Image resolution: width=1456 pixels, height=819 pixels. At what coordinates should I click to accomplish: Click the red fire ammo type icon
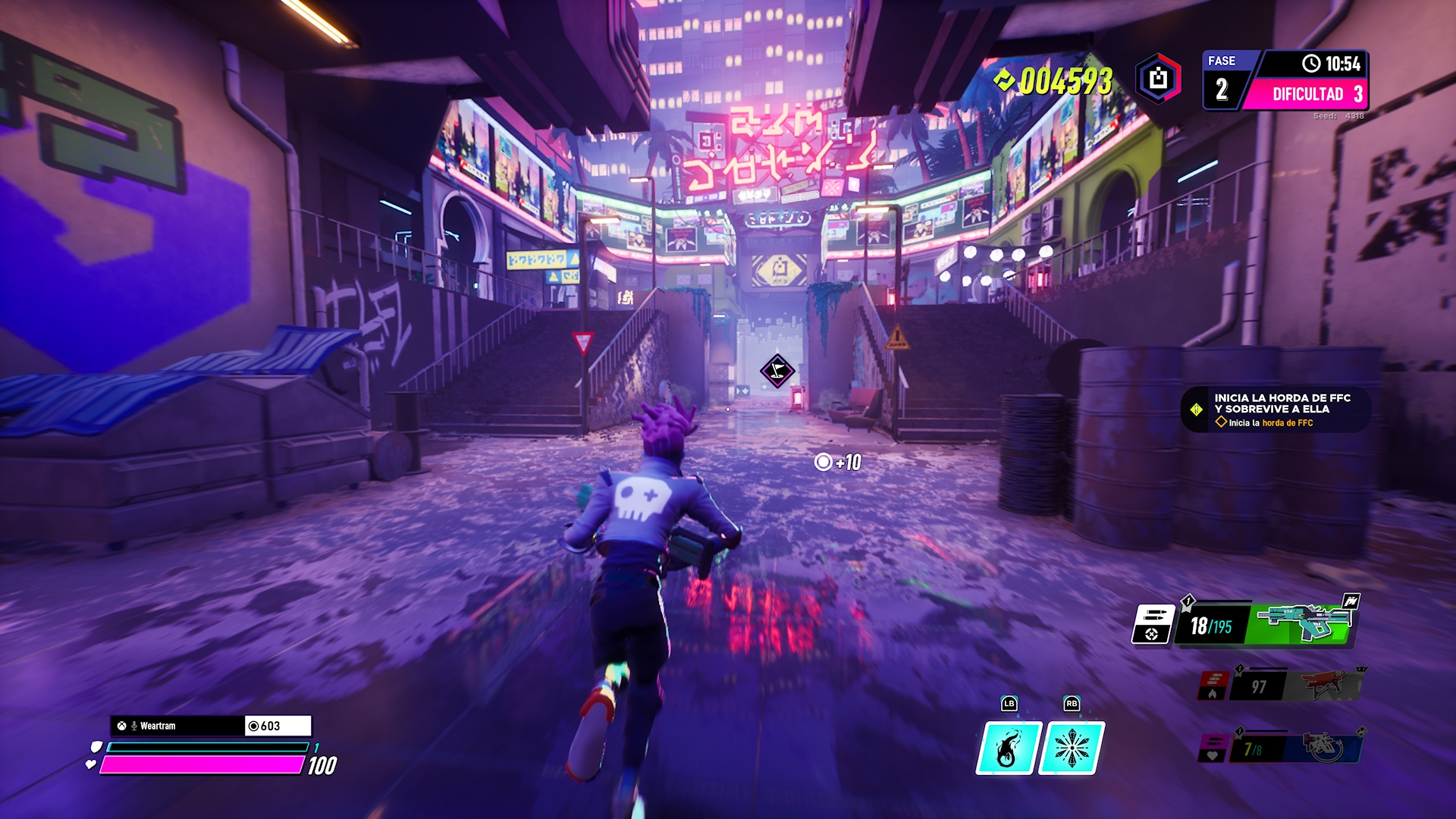pyautogui.click(x=1213, y=686)
